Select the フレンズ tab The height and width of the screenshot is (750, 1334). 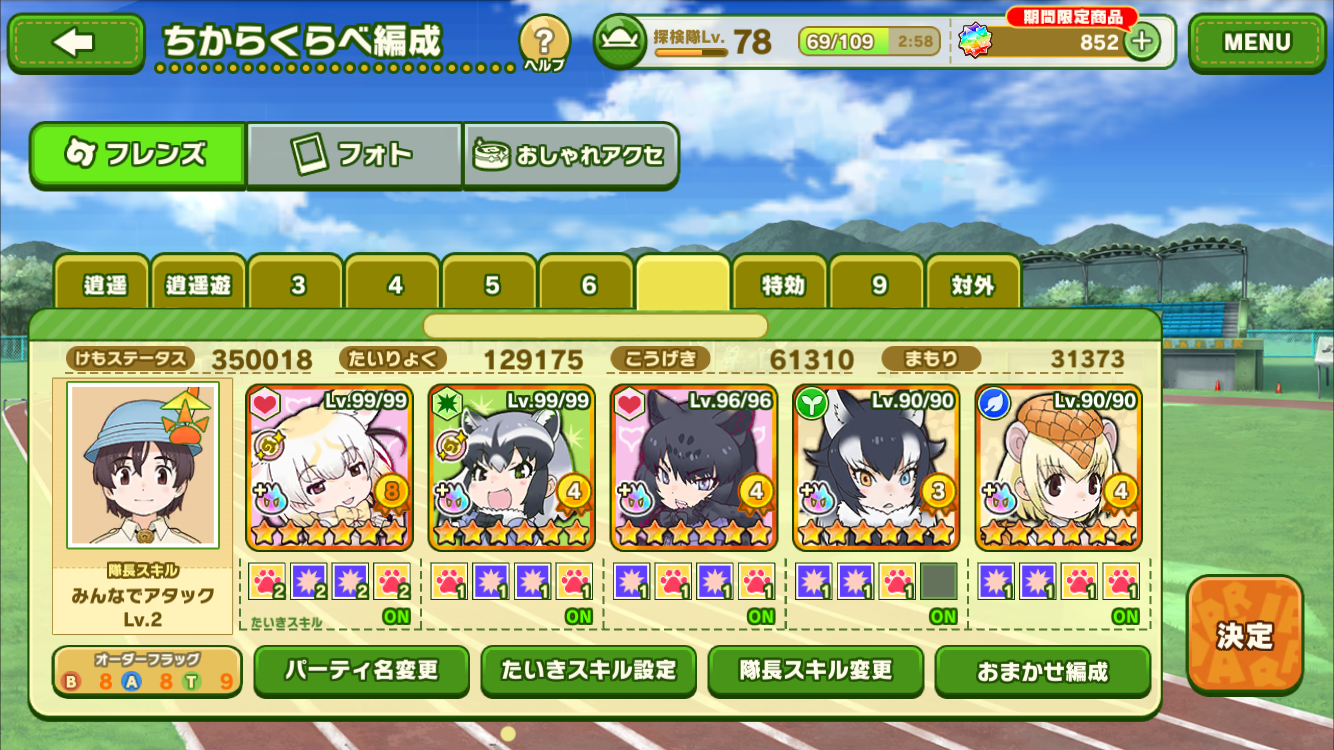138,155
